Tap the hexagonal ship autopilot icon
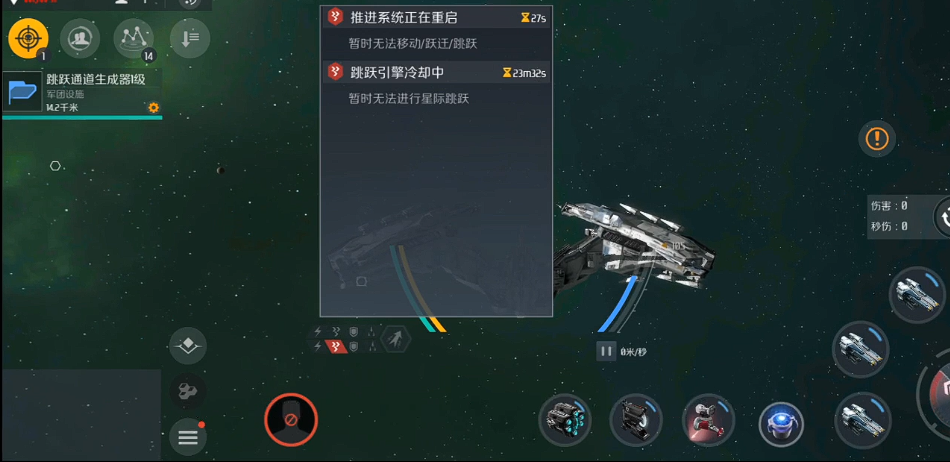The width and height of the screenshot is (950, 462). [x=396, y=339]
